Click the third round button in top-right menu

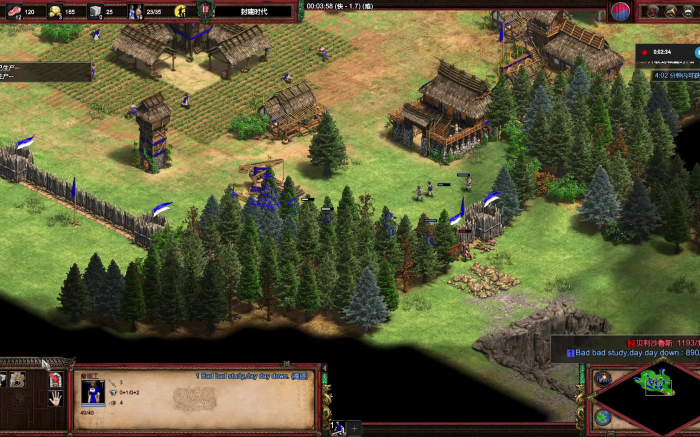tap(687, 11)
